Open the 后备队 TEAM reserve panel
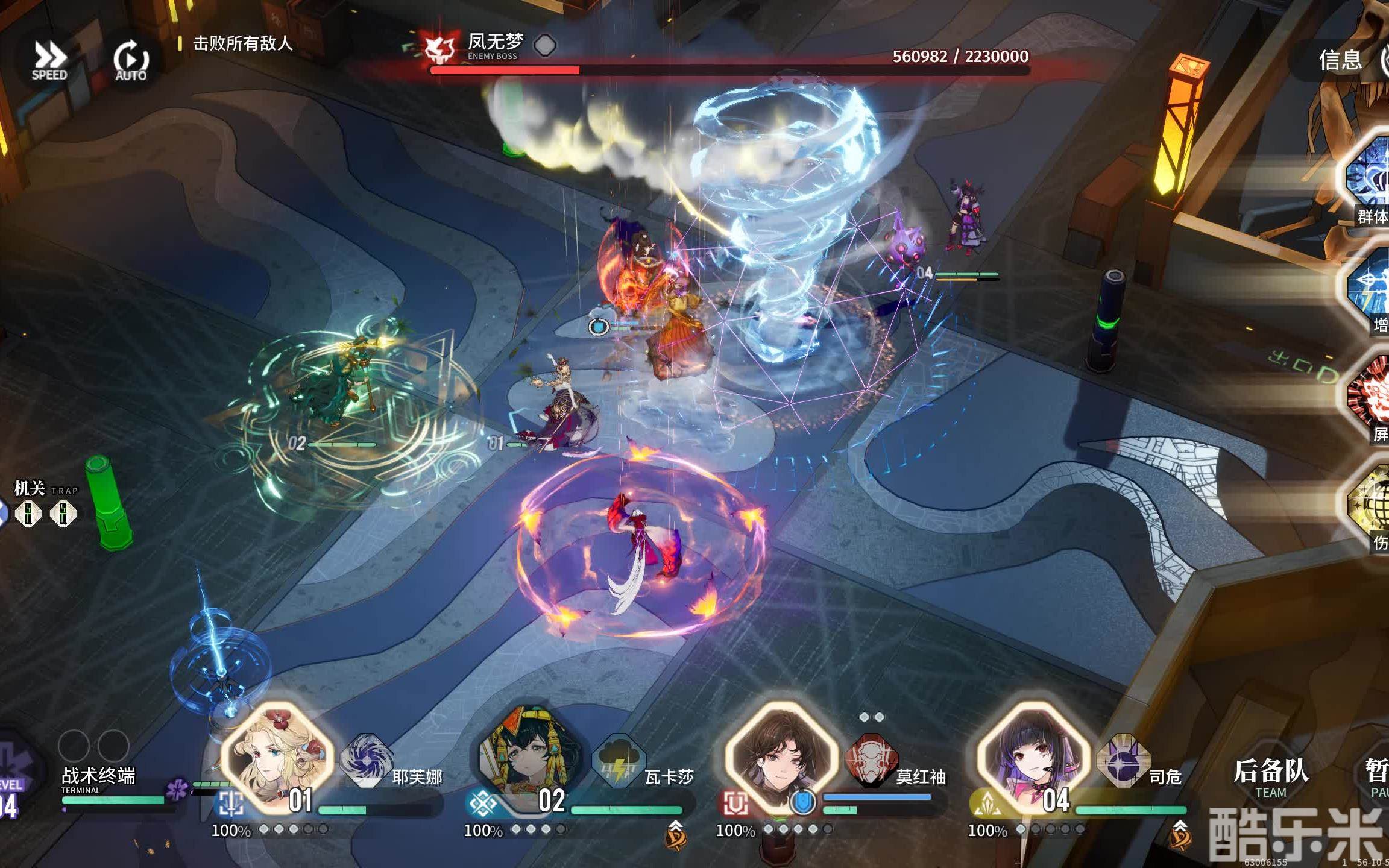The height and width of the screenshot is (868, 1389). pyautogui.click(x=1271, y=778)
